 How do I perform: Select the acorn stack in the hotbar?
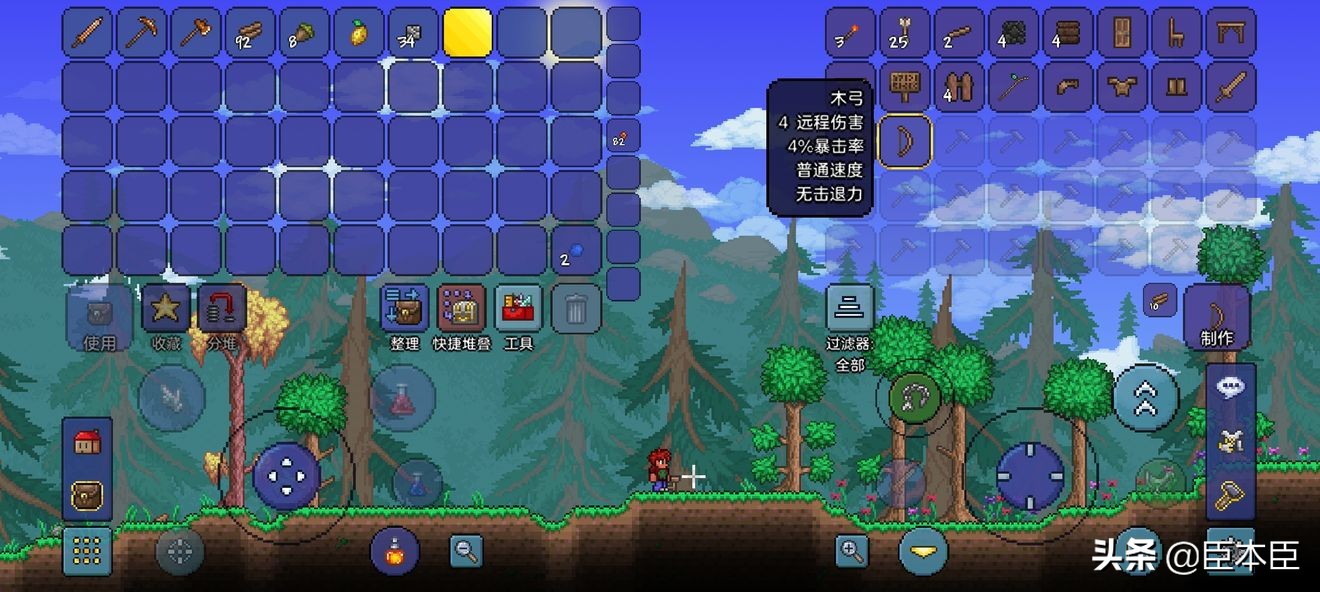coord(304,32)
